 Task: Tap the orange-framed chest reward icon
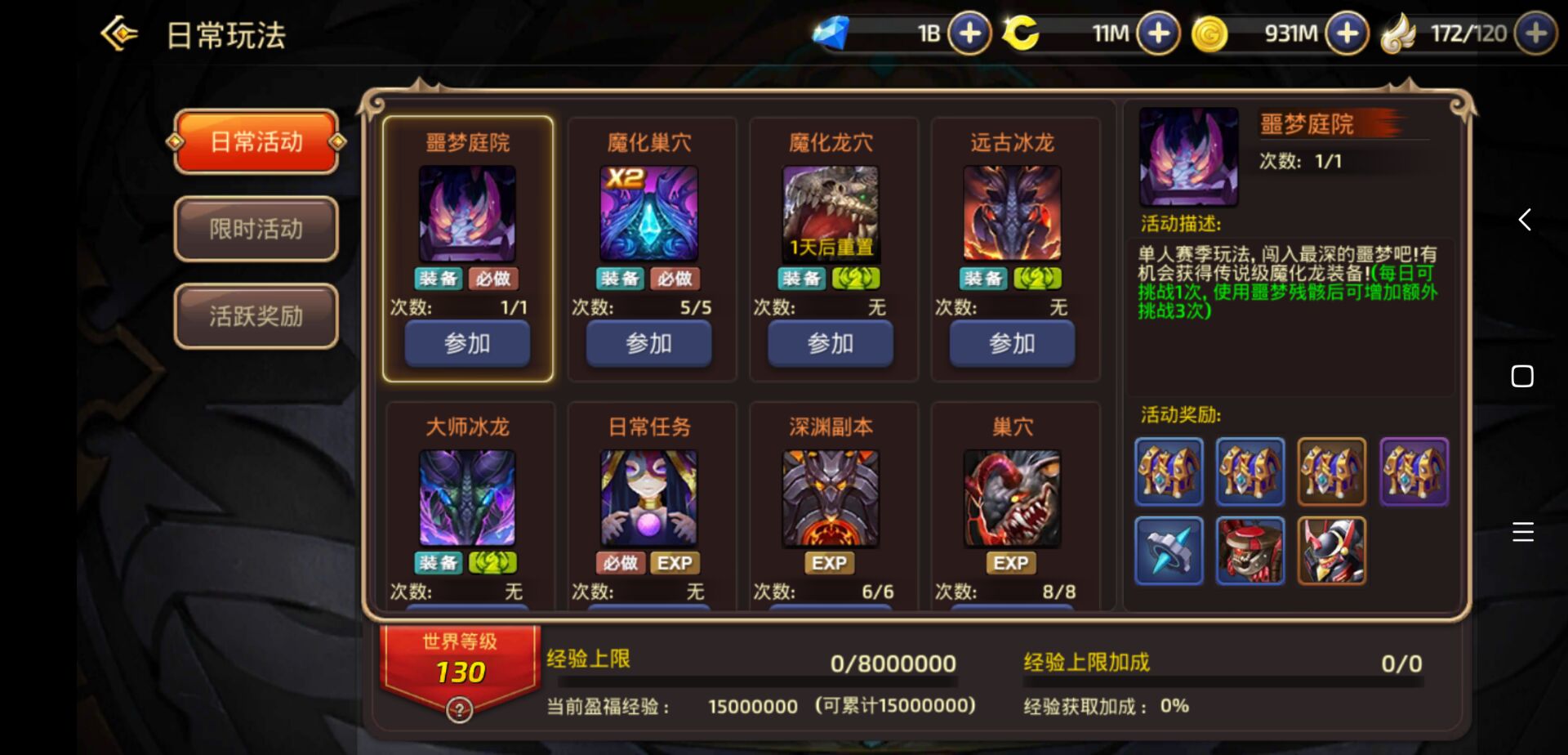click(1332, 471)
